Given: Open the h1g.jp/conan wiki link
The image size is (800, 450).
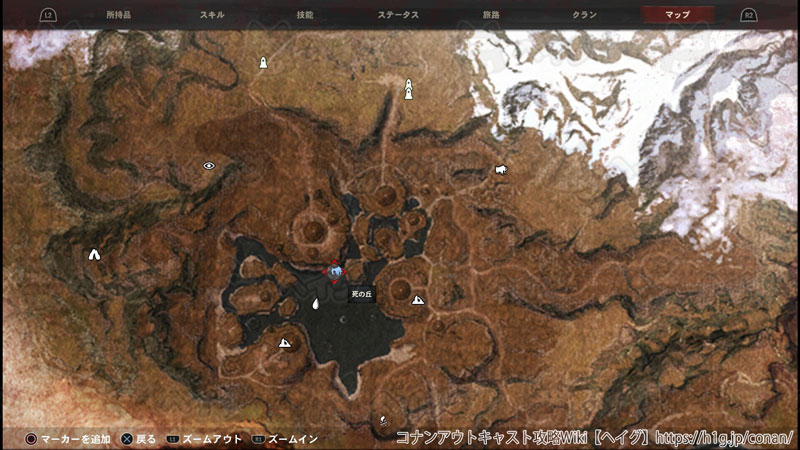Looking at the screenshot, I should point(727,438).
